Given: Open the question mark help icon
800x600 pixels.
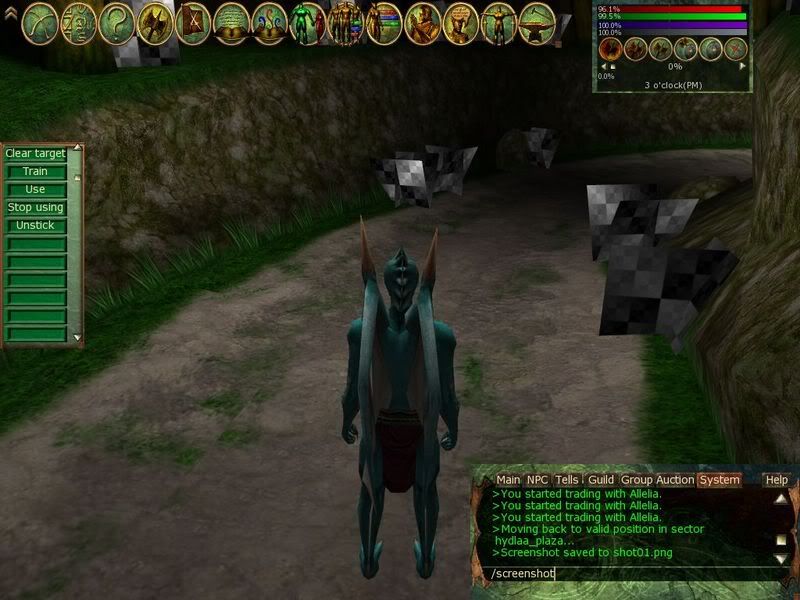Looking at the screenshot, I should tap(117, 20).
